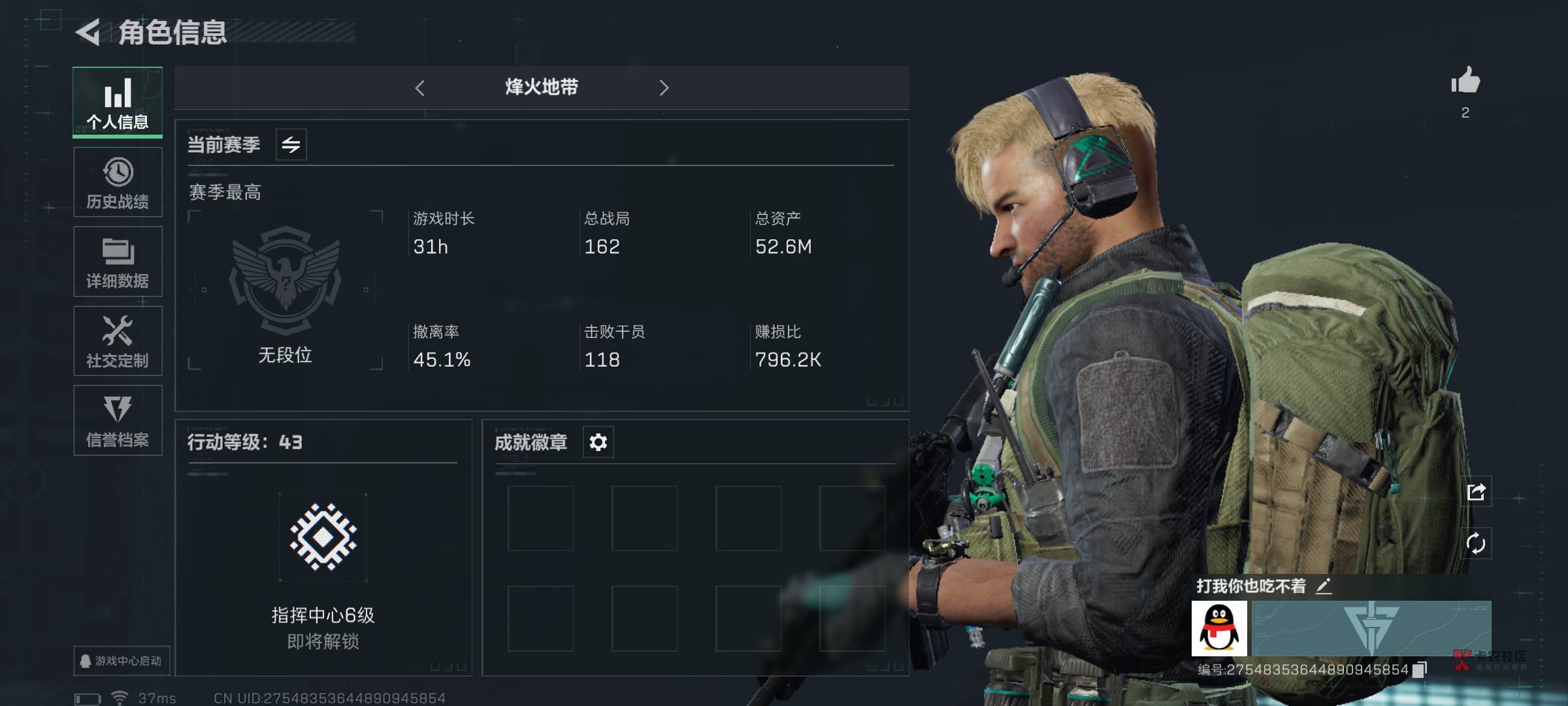Image resolution: width=1568 pixels, height=706 pixels.
Task: Open the 社交定制 tab
Action: click(118, 341)
